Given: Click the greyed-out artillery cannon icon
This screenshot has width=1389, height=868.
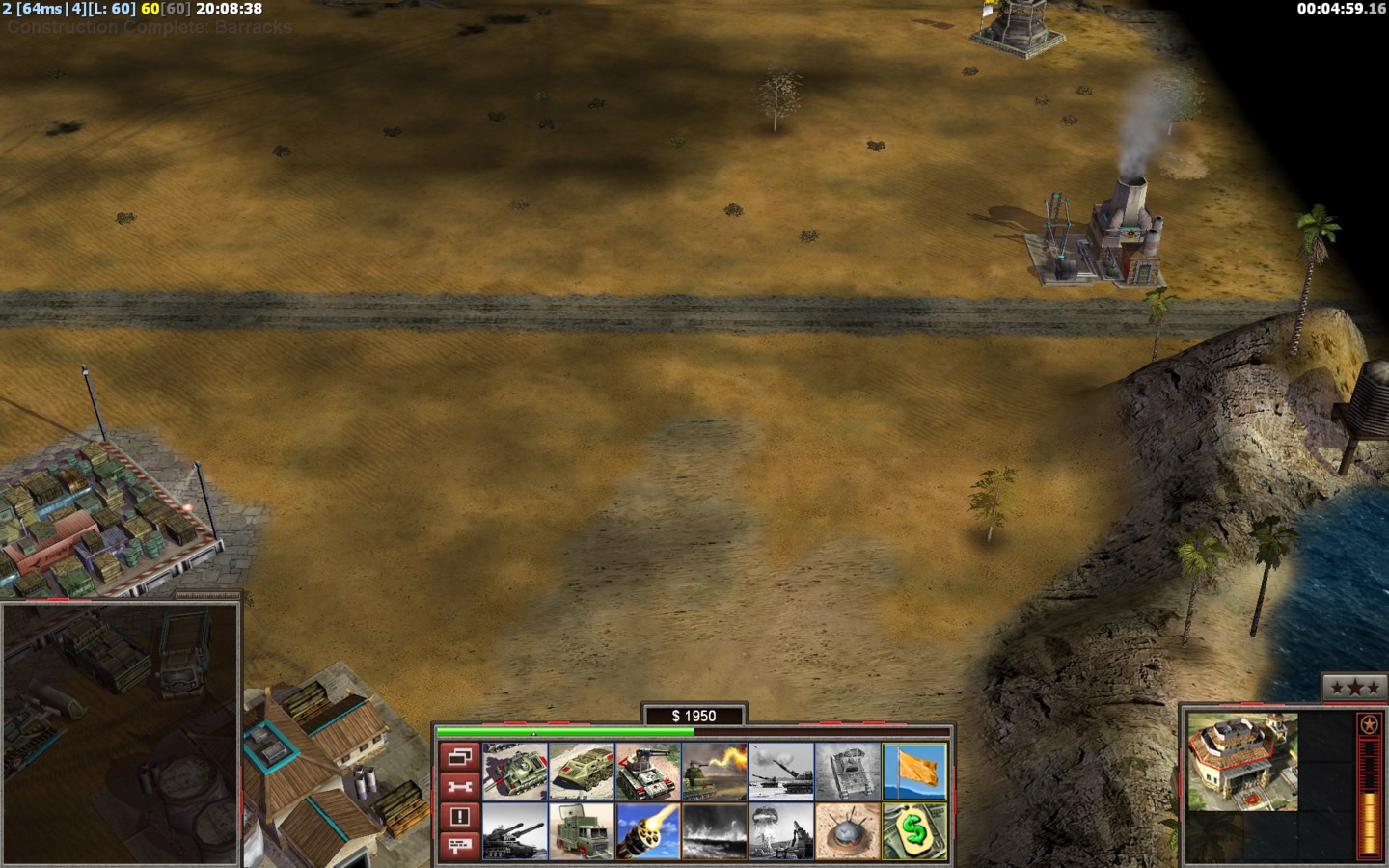Looking at the screenshot, I should point(781,772).
